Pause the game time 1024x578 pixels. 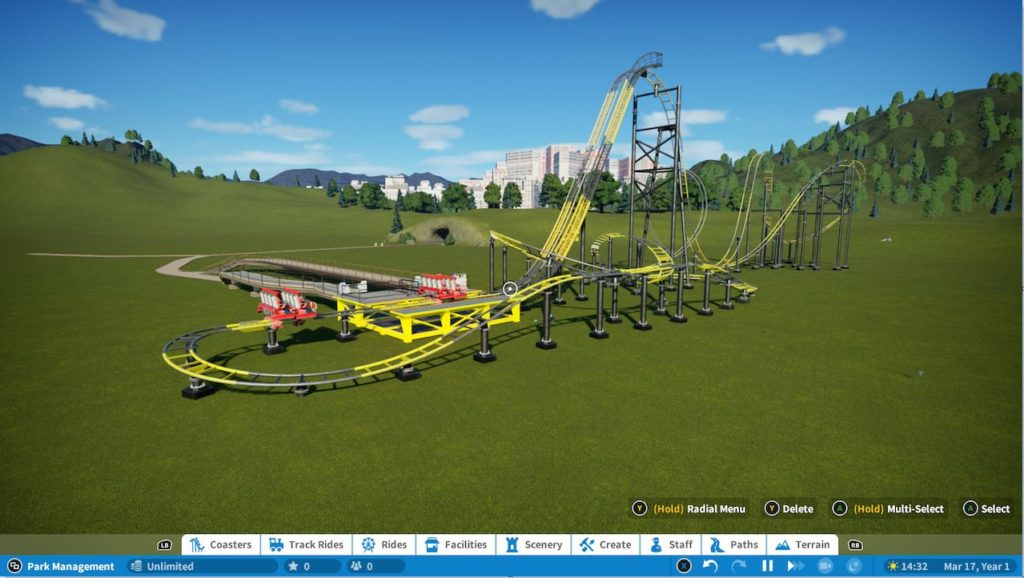click(767, 566)
